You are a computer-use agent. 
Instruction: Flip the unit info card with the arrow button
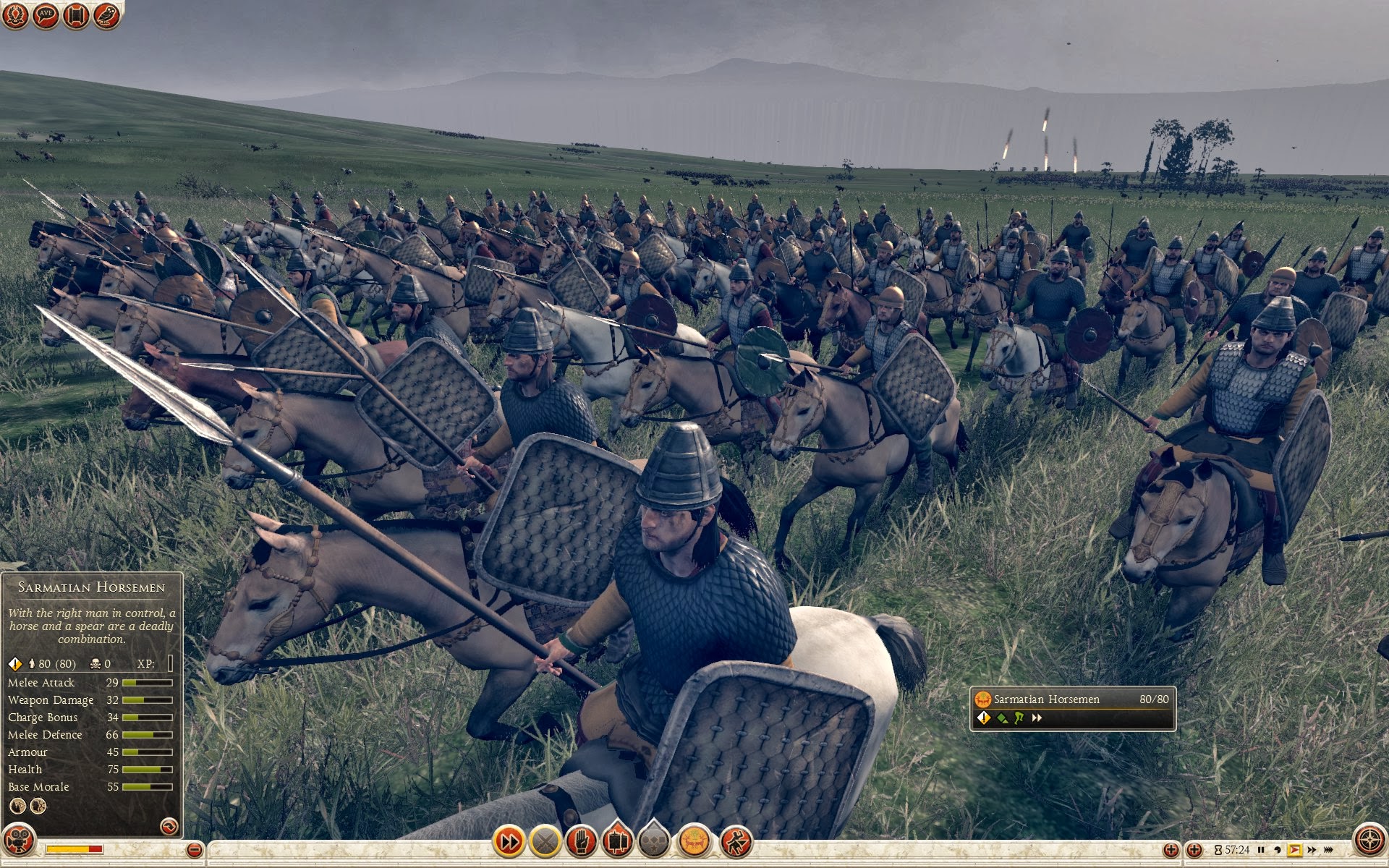[x=169, y=825]
